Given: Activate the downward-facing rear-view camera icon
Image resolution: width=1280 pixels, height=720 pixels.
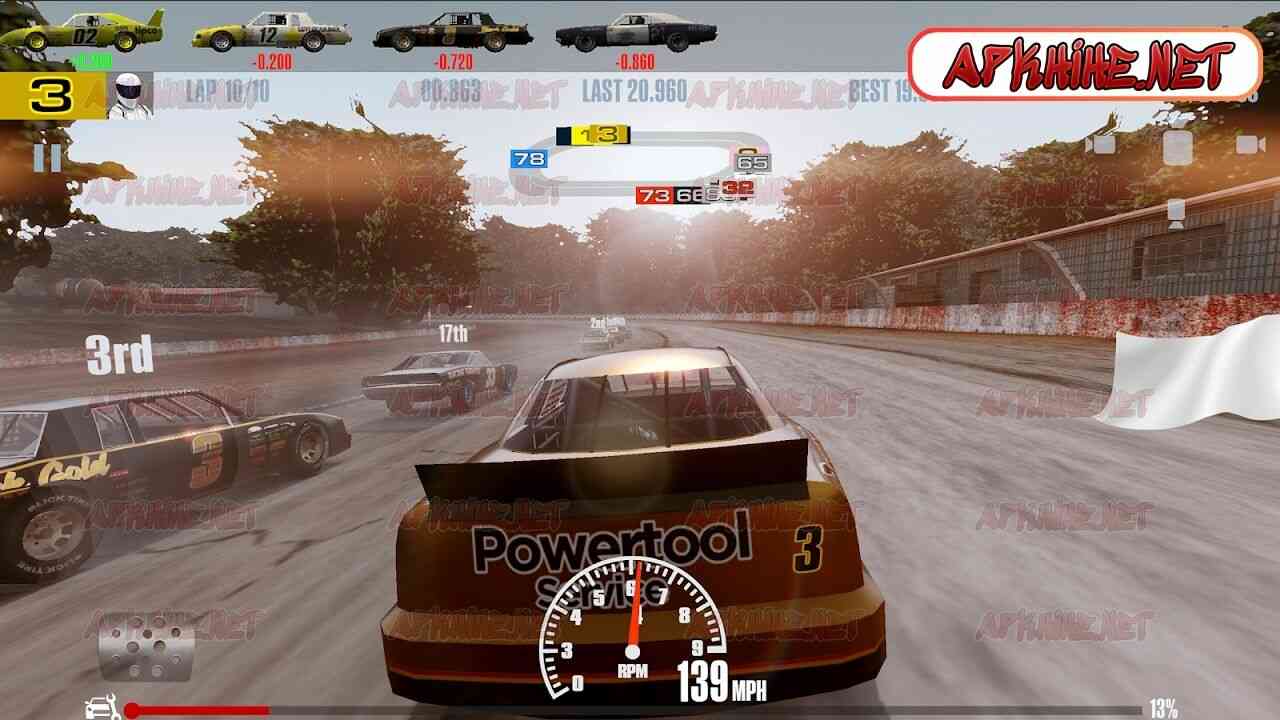Looking at the screenshot, I should tap(1177, 212).
